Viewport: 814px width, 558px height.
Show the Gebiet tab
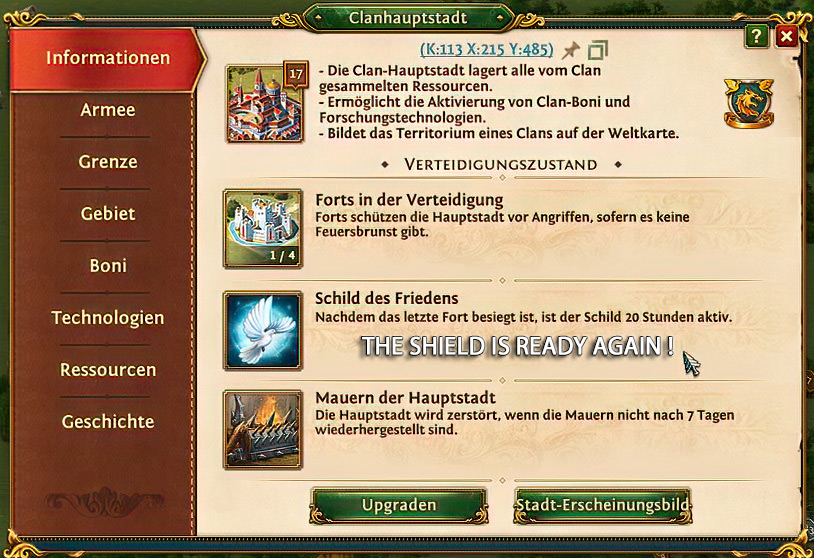[108, 214]
